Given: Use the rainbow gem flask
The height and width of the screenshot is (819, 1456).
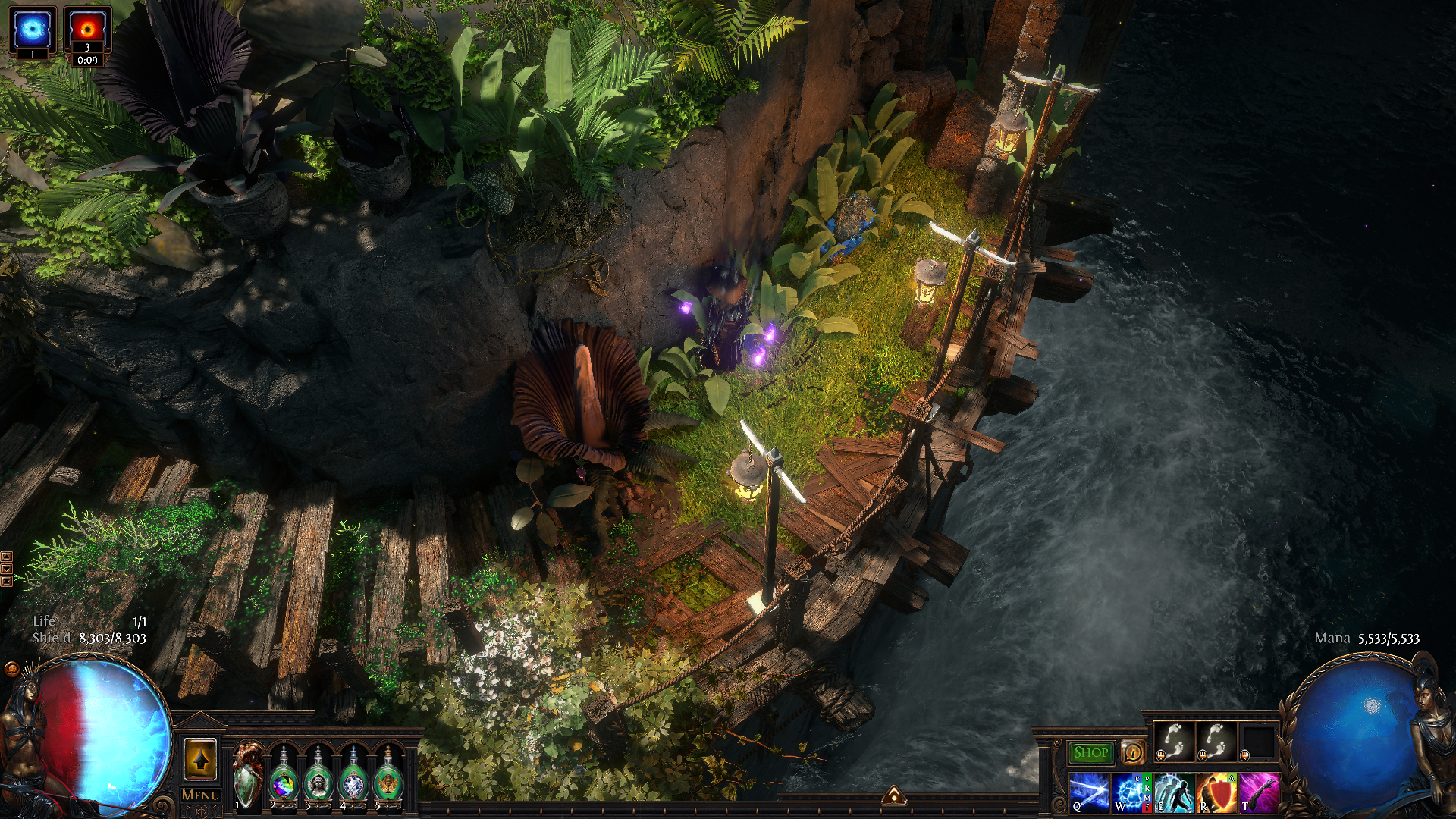Looking at the screenshot, I should 284,777.
